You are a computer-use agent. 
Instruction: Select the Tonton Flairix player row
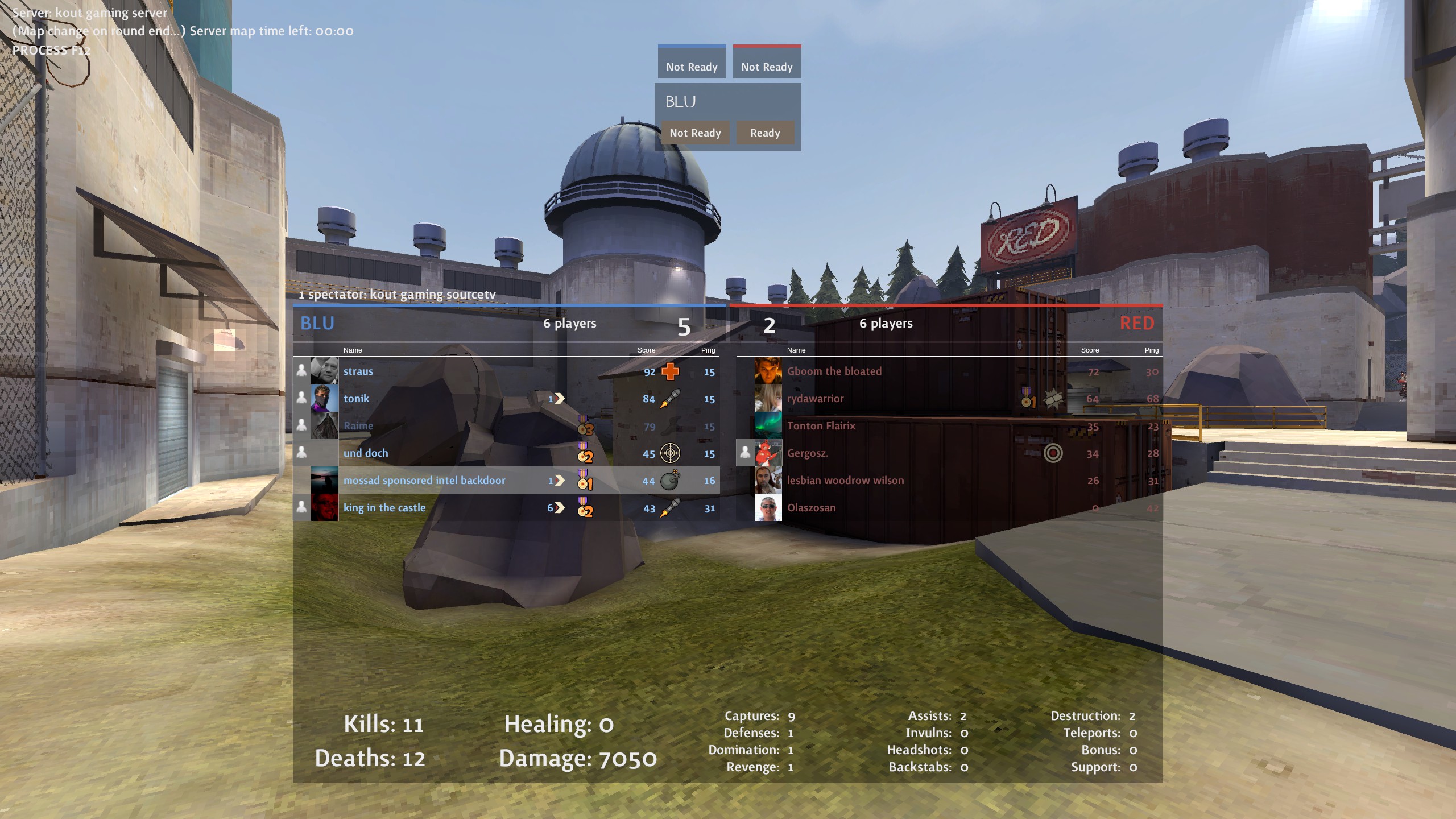coord(821,426)
